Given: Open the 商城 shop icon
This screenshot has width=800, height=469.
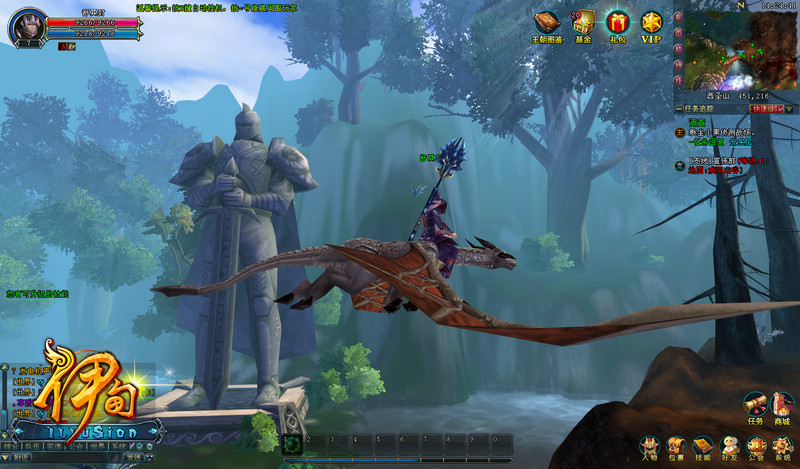Looking at the screenshot, I should pos(782,403).
